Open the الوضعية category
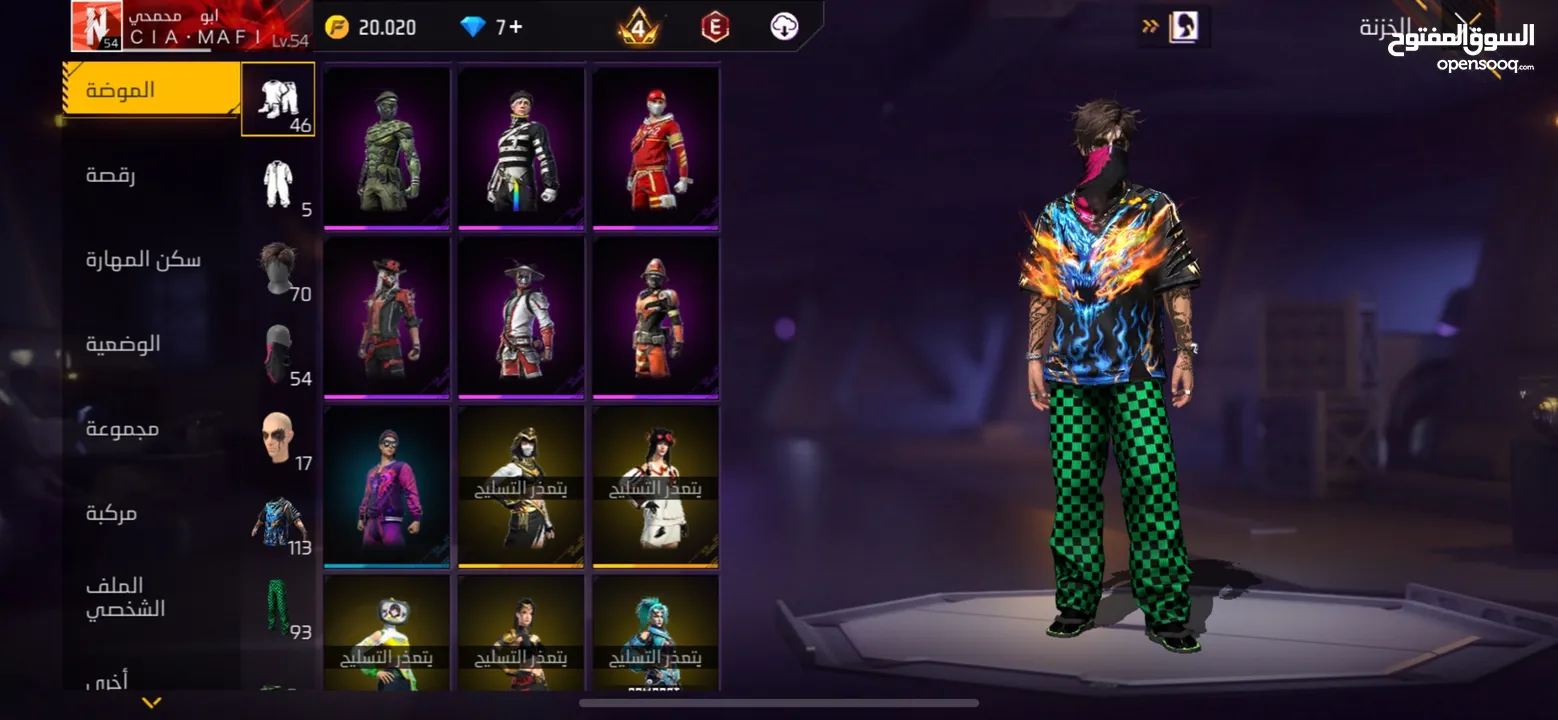The width and height of the screenshot is (1558, 720). (123, 345)
